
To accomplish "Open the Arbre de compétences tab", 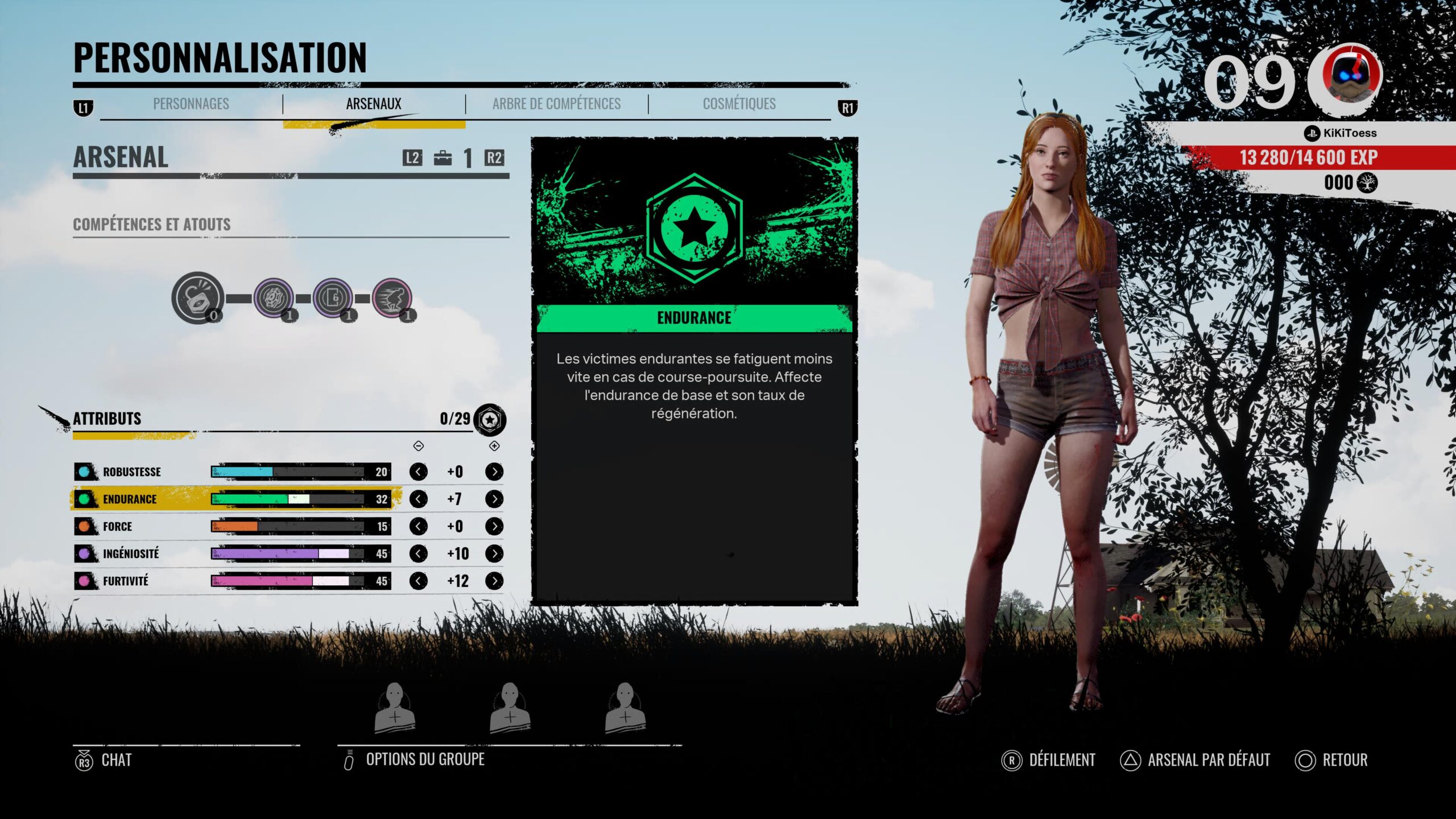I will click(x=556, y=104).
